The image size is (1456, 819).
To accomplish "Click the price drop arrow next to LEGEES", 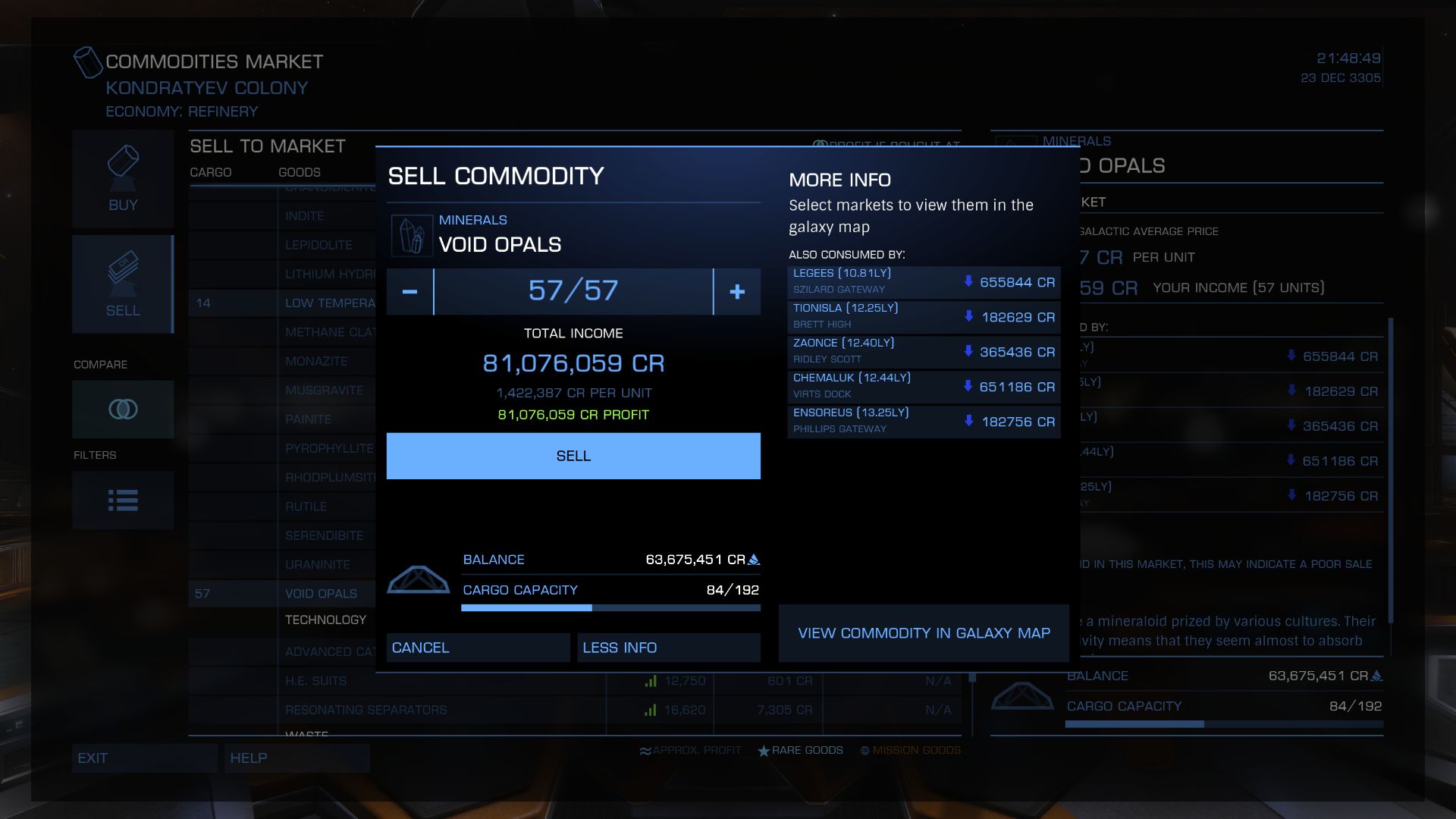I will [968, 281].
